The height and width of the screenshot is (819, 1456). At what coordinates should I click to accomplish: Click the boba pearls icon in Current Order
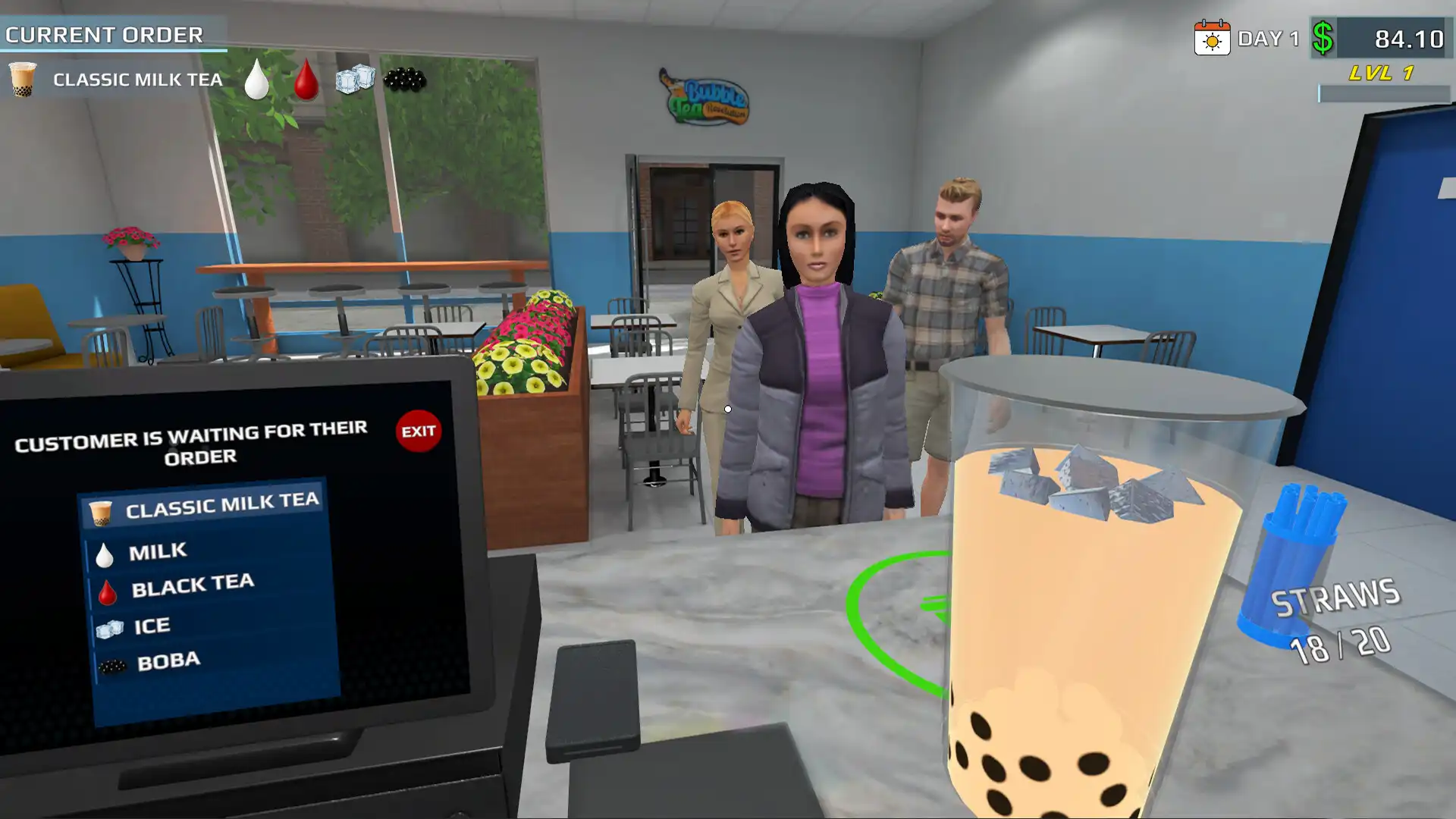click(x=404, y=79)
